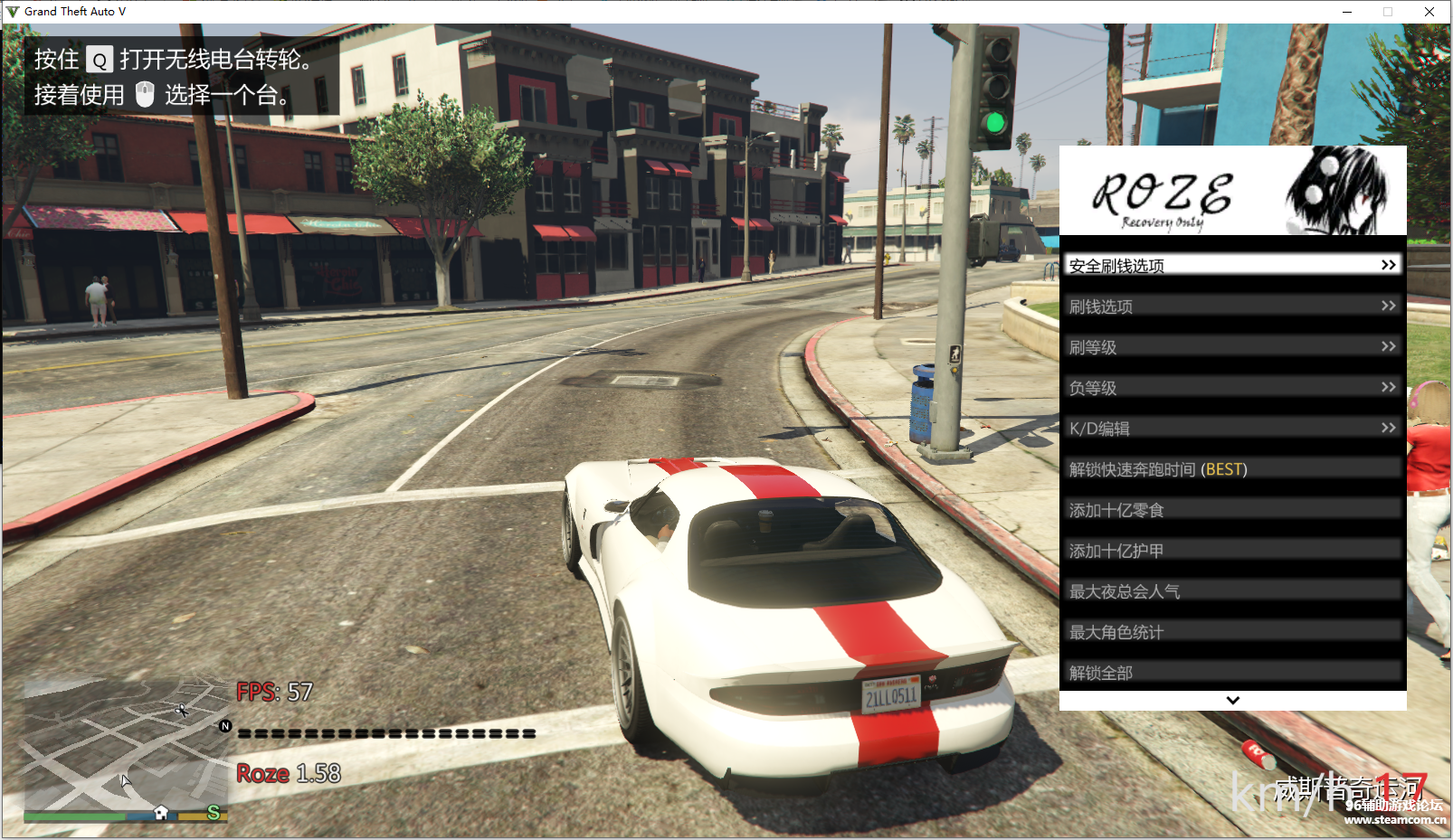Minimize the Grand Theft Auto V window
Viewport: 1453px width, 840px height.
pos(1347,12)
